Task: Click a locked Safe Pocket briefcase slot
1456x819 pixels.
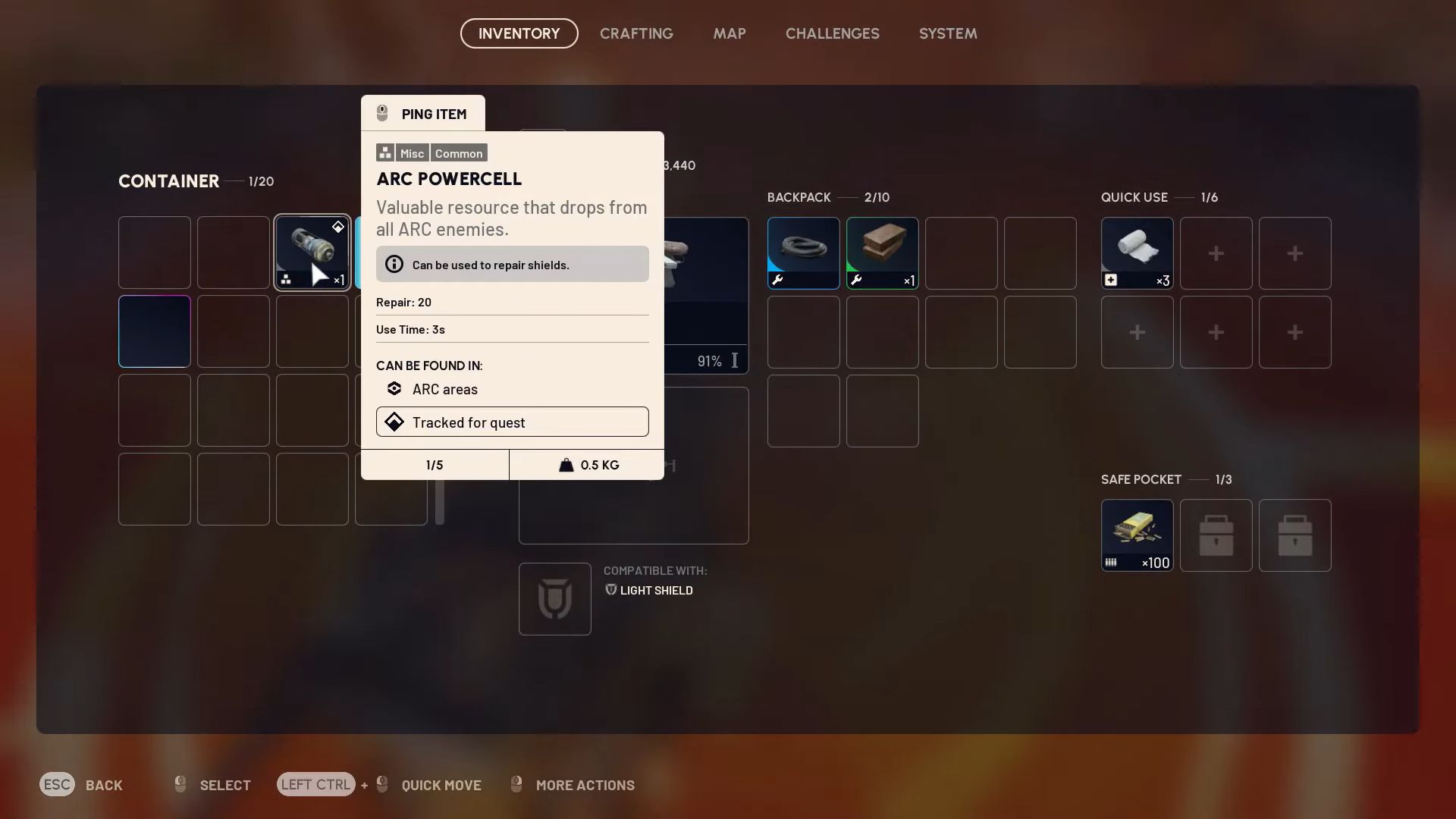Action: coord(1216,535)
